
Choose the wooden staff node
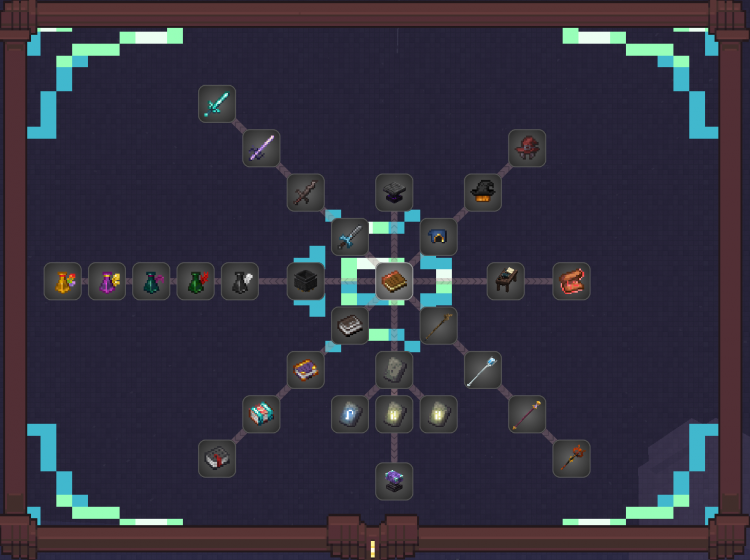pos(438,325)
